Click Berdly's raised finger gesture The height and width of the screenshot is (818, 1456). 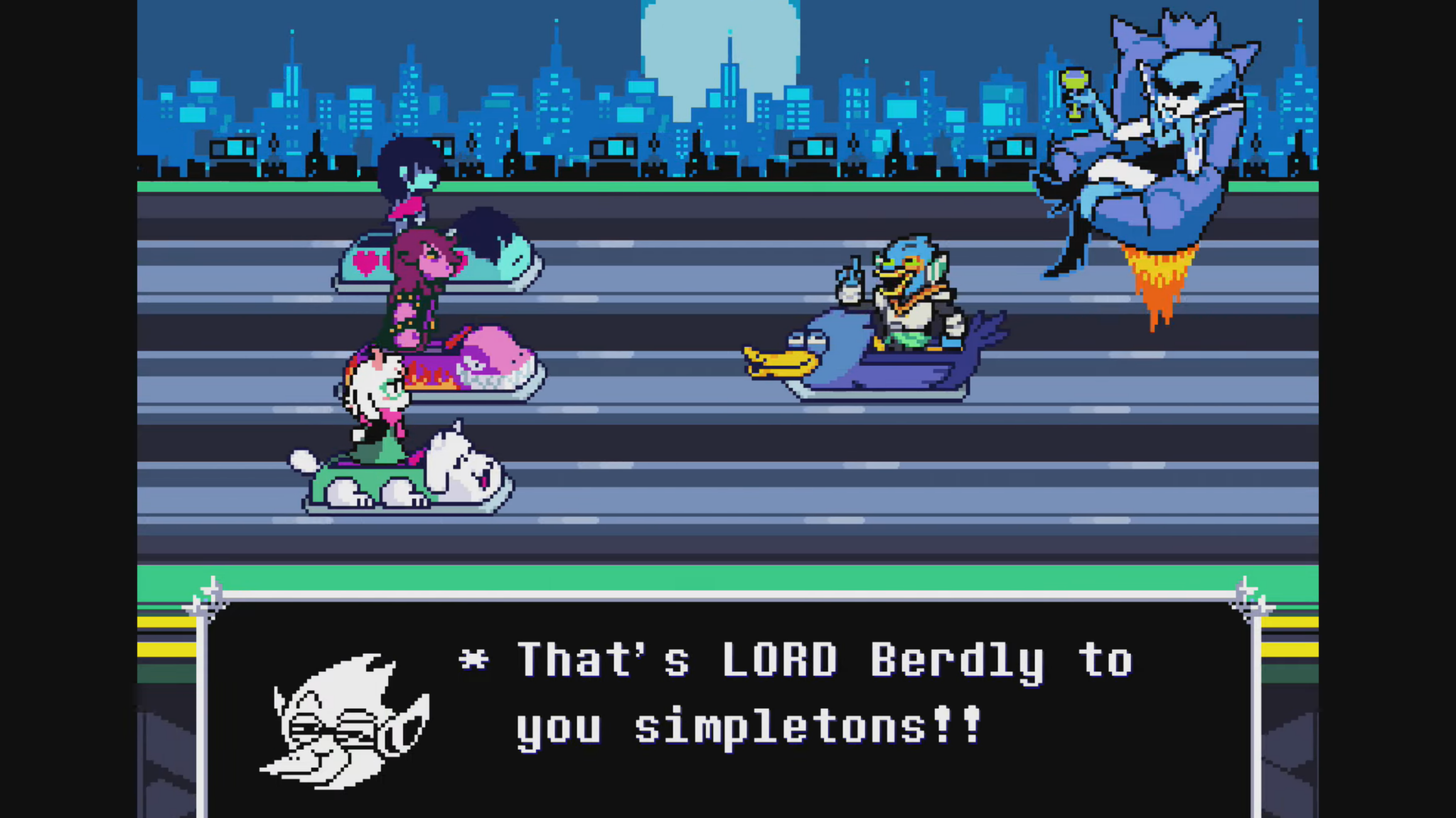[x=850, y=276]
